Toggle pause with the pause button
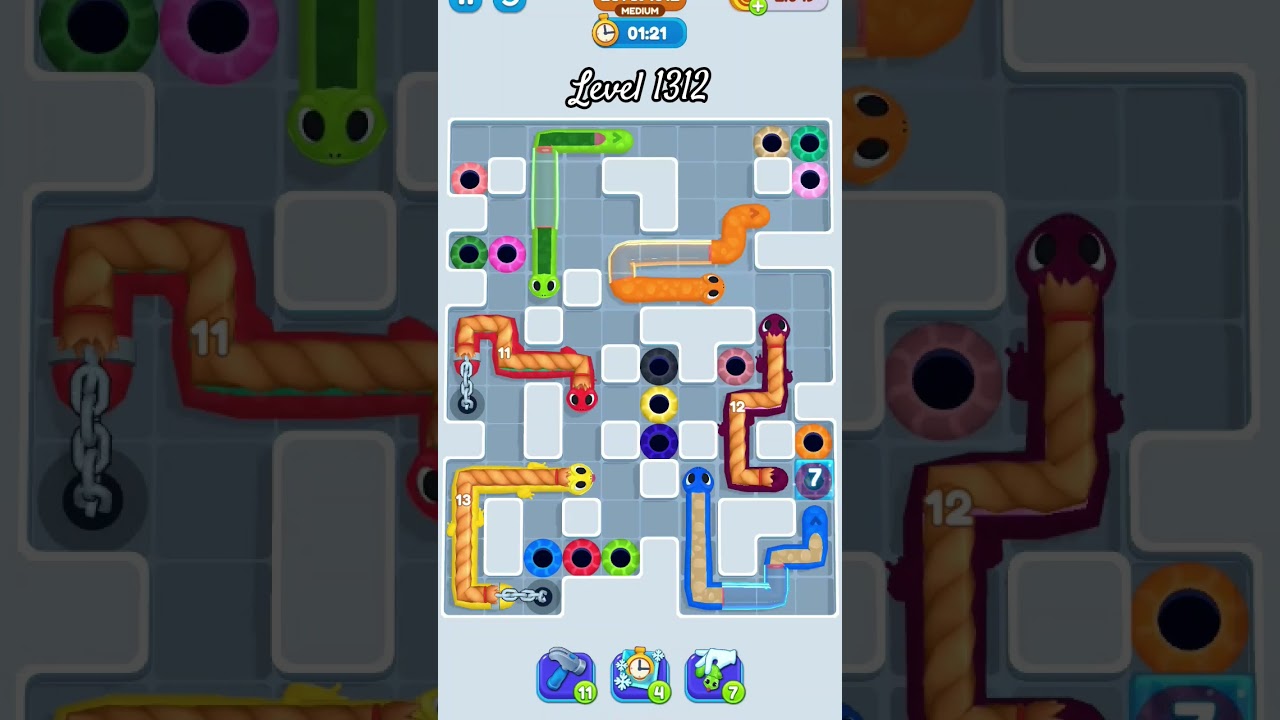This screenshot has height=720, width=1280. (x=463, y=4)
